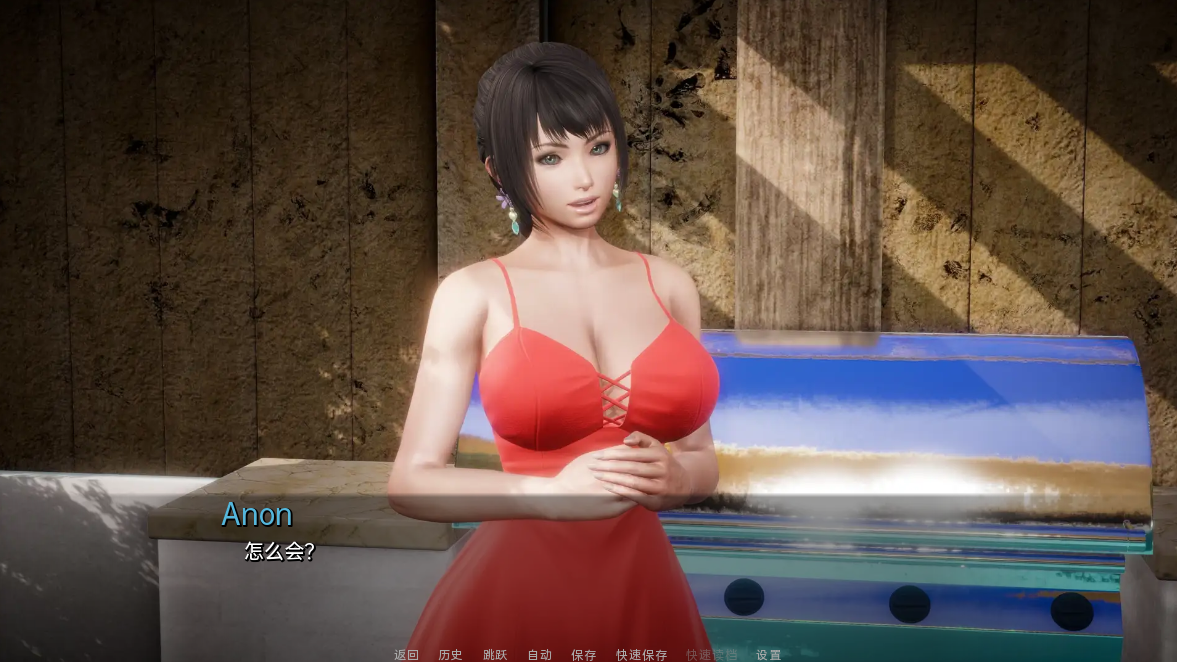Open the 历史 (History) log

tap(450, 655)
